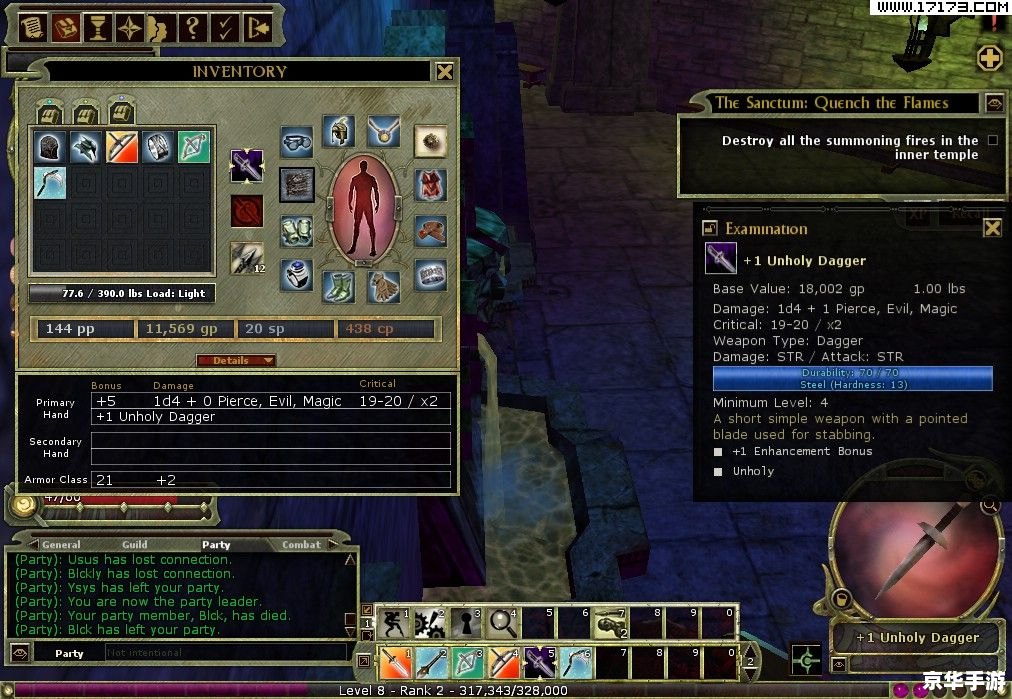Switch to the Guild chat tab
The width and height of the screenshot is (1012, 699).
[135, 545]
